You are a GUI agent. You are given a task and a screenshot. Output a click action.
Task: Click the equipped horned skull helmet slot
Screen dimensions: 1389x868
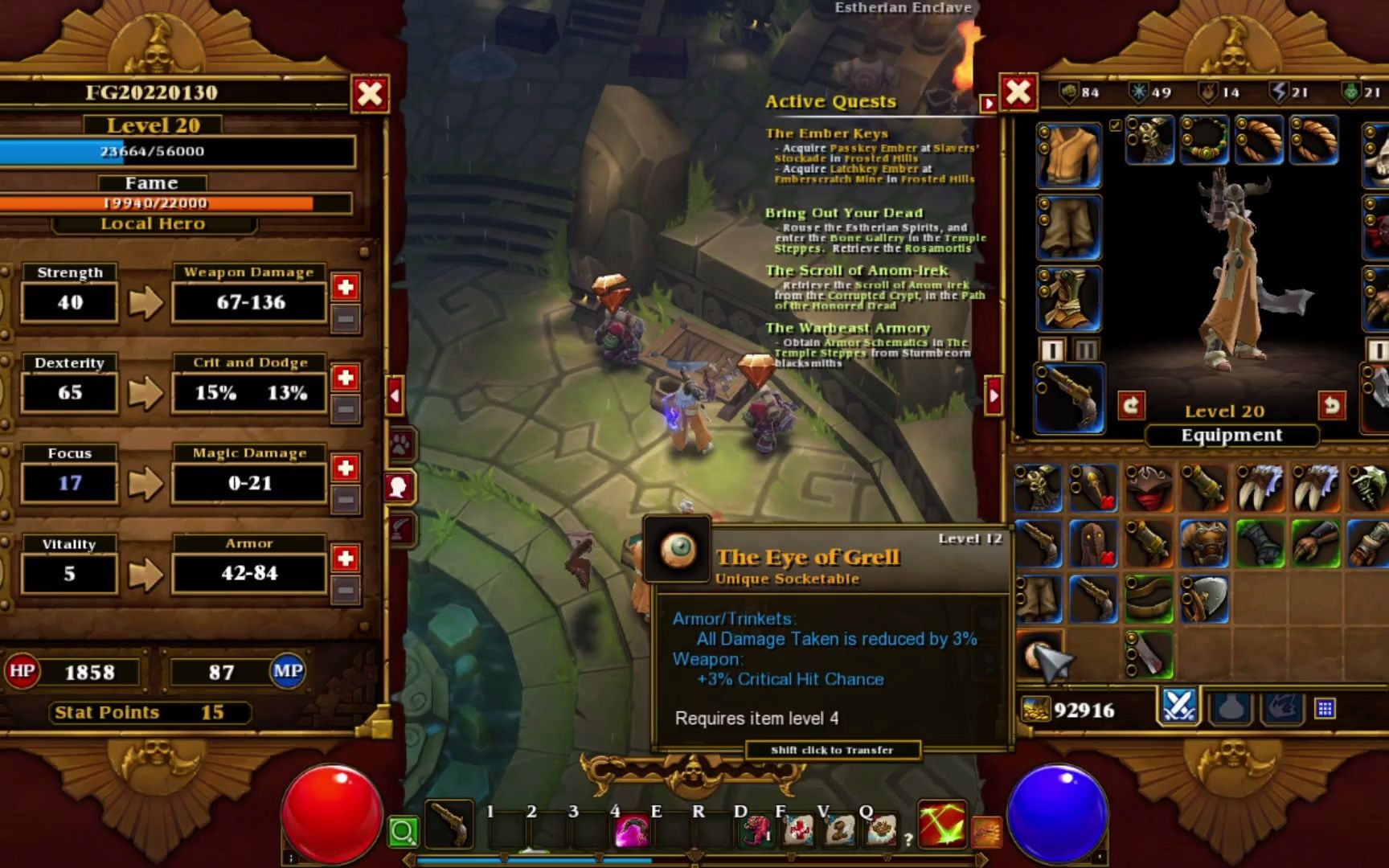(1149, 140)
